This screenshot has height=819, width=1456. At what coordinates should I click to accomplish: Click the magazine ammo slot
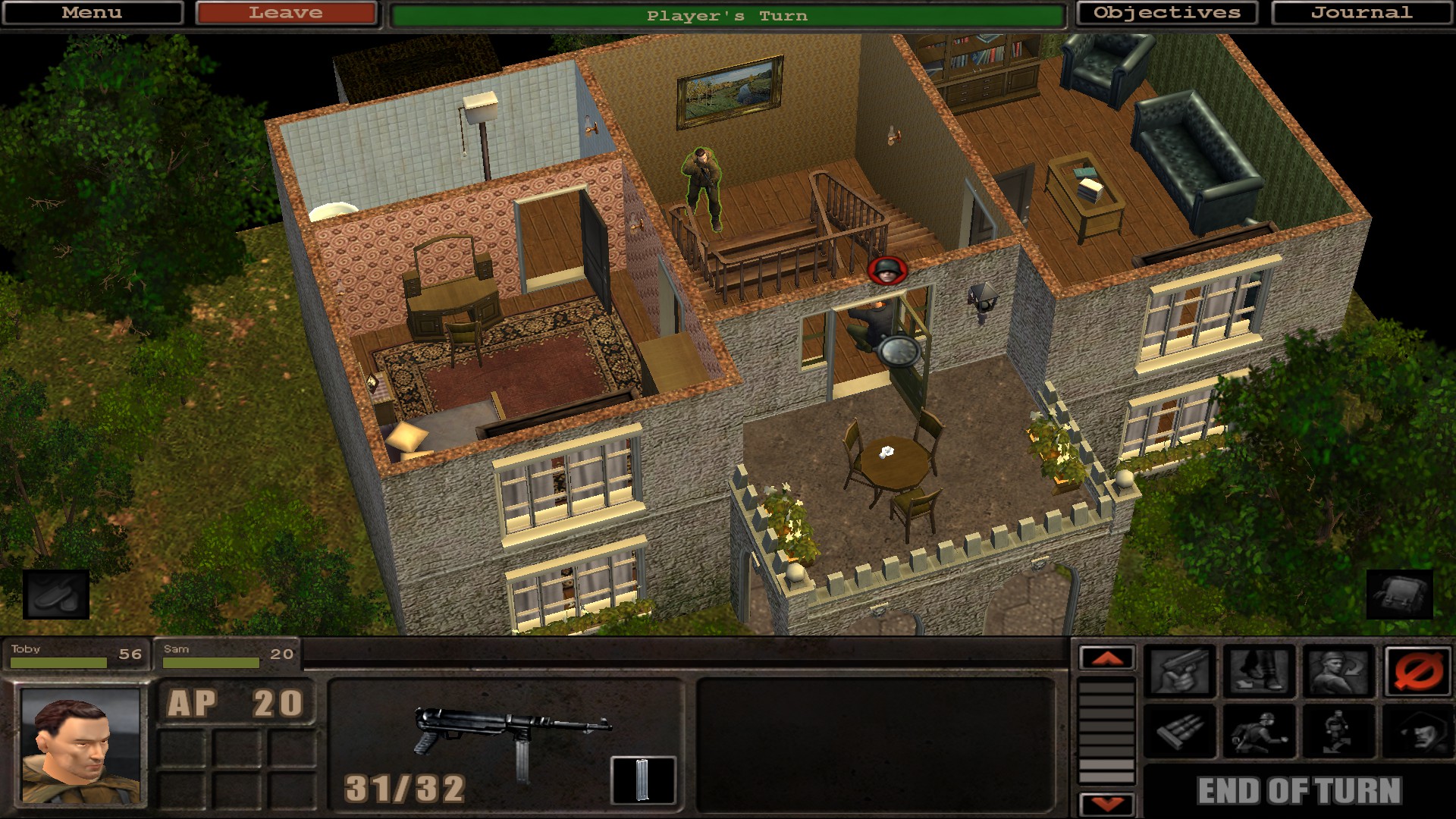[x=642, y=780]
